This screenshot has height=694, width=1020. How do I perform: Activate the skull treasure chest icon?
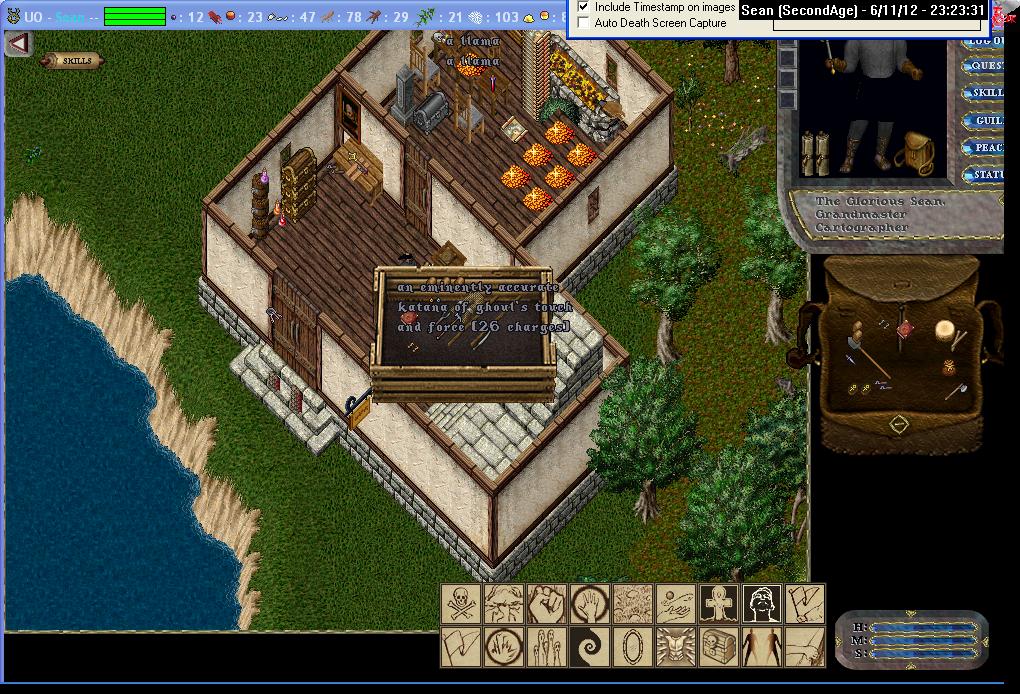[x=719, y=646]
